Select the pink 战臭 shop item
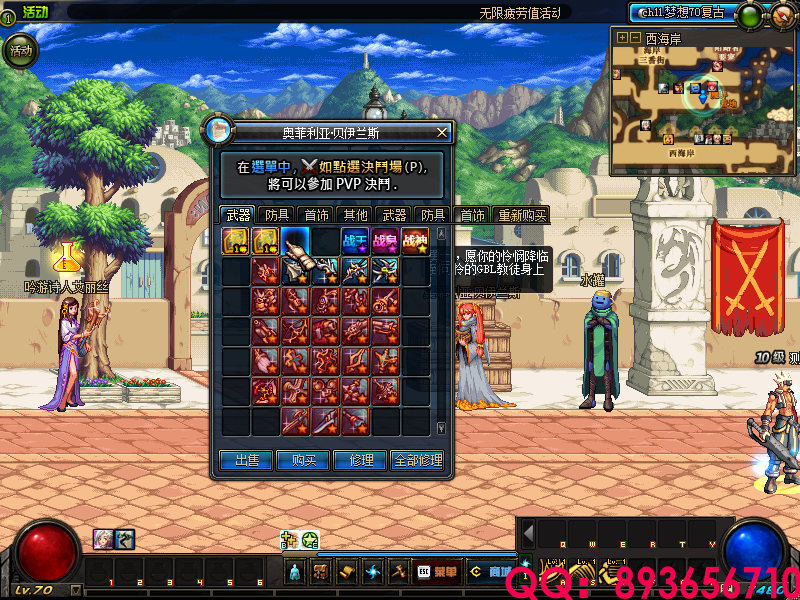800x600 pixels. point(385,241)
